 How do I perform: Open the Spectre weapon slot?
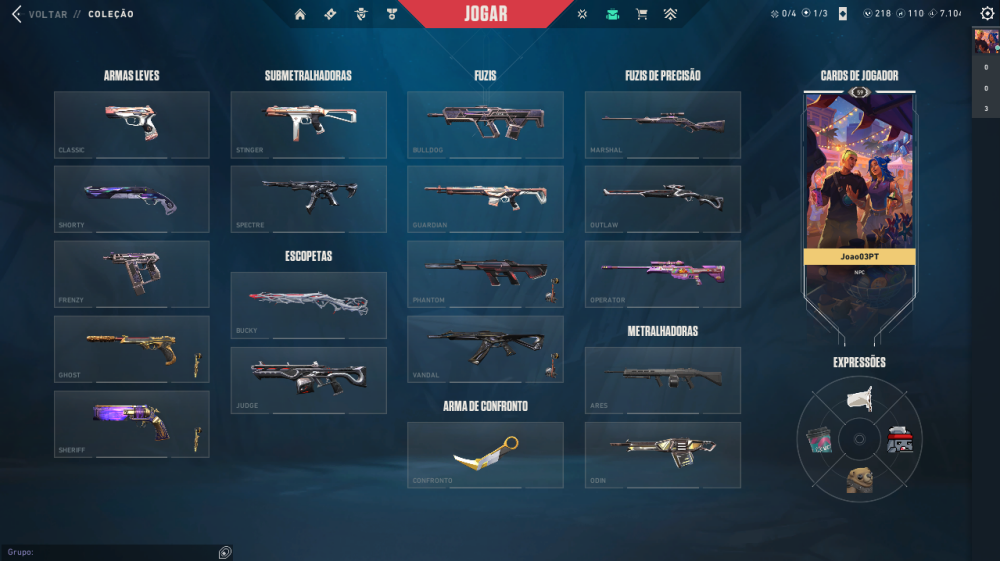[x=308, y=198]
